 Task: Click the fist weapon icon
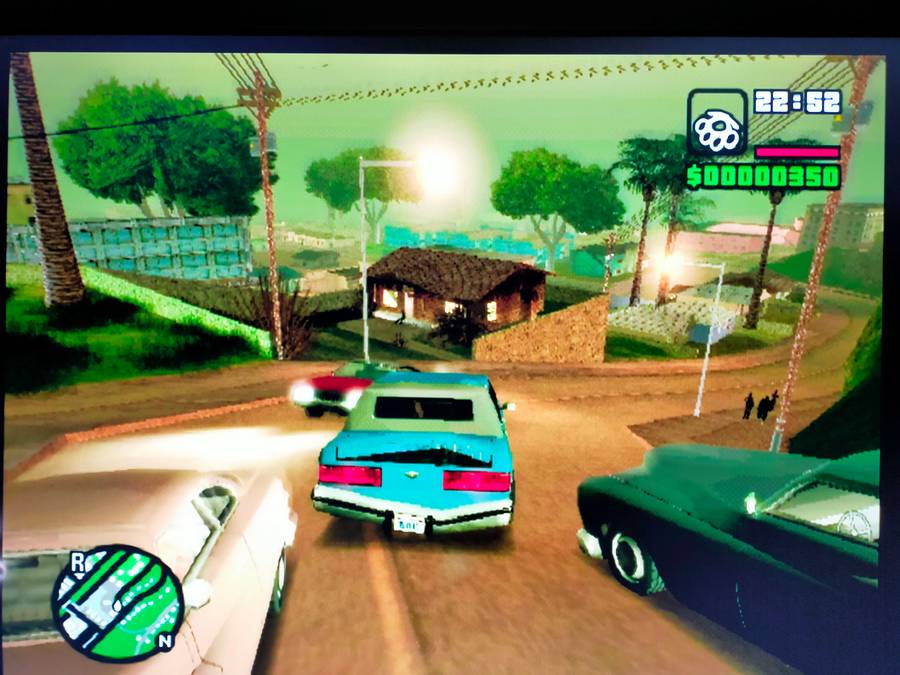pos(716,124)
